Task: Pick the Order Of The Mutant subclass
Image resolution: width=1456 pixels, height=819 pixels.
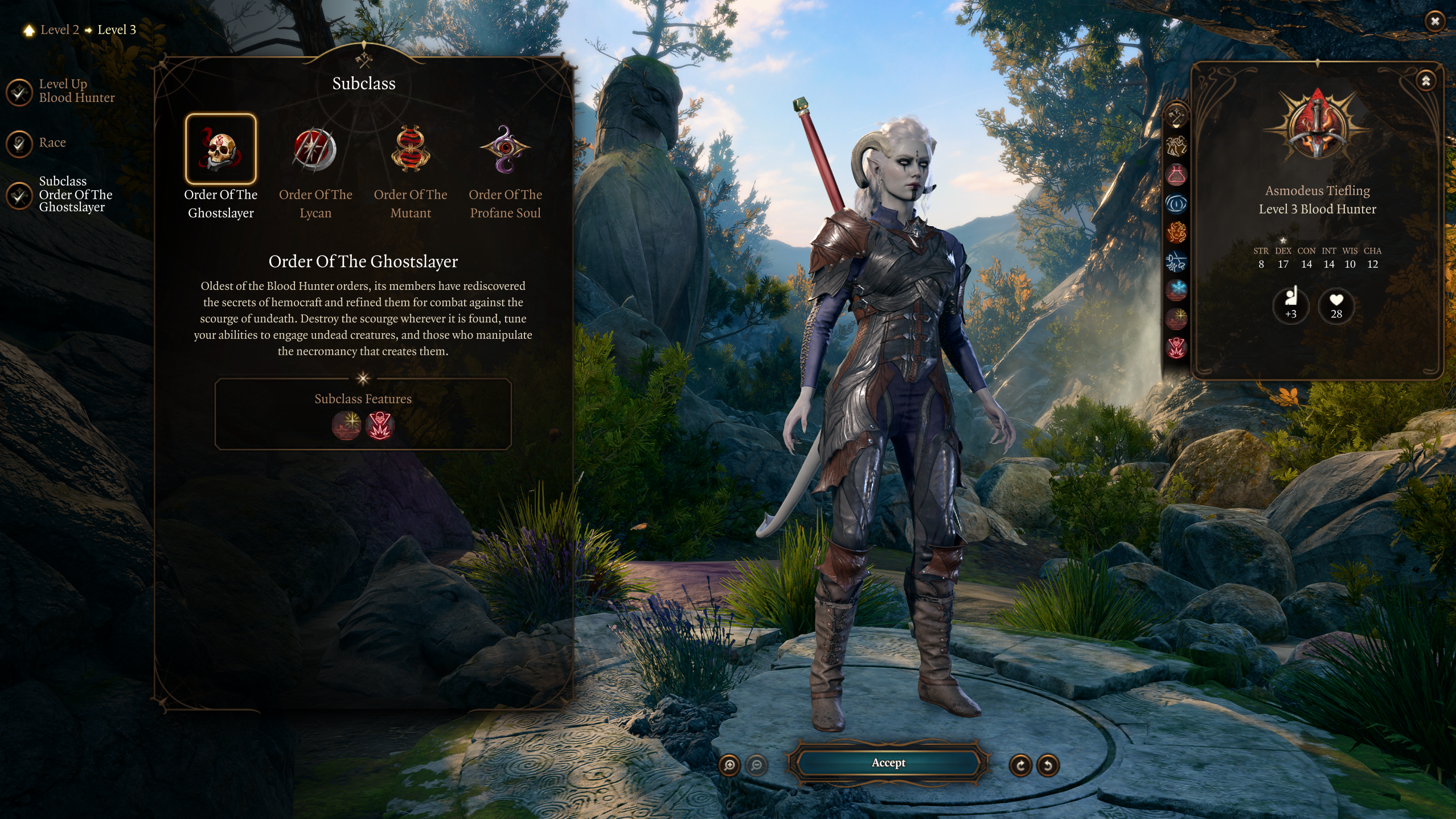Action: coord(411,149)
